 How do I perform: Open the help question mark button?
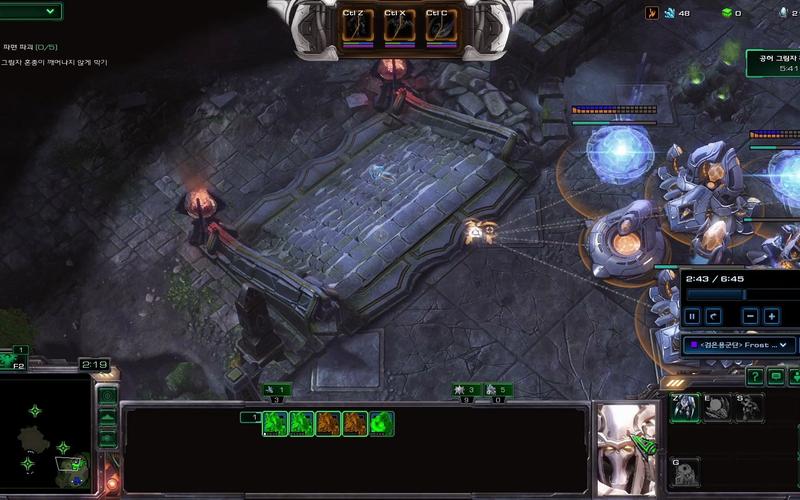[754, 376]
